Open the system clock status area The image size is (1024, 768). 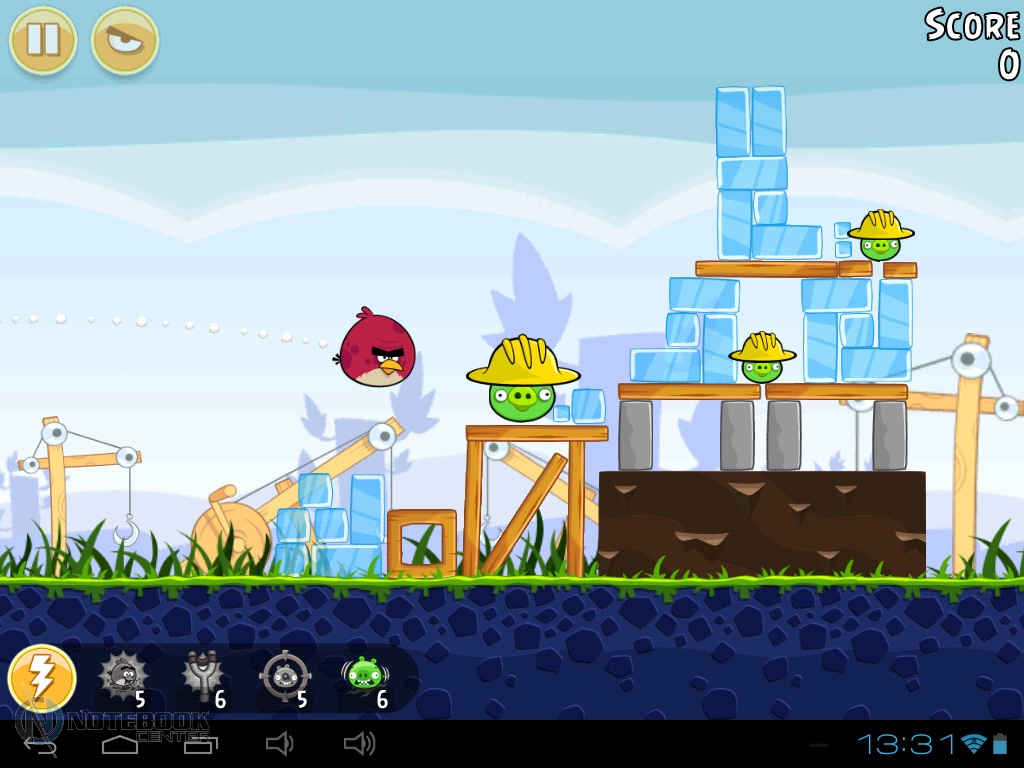[906, 744]
